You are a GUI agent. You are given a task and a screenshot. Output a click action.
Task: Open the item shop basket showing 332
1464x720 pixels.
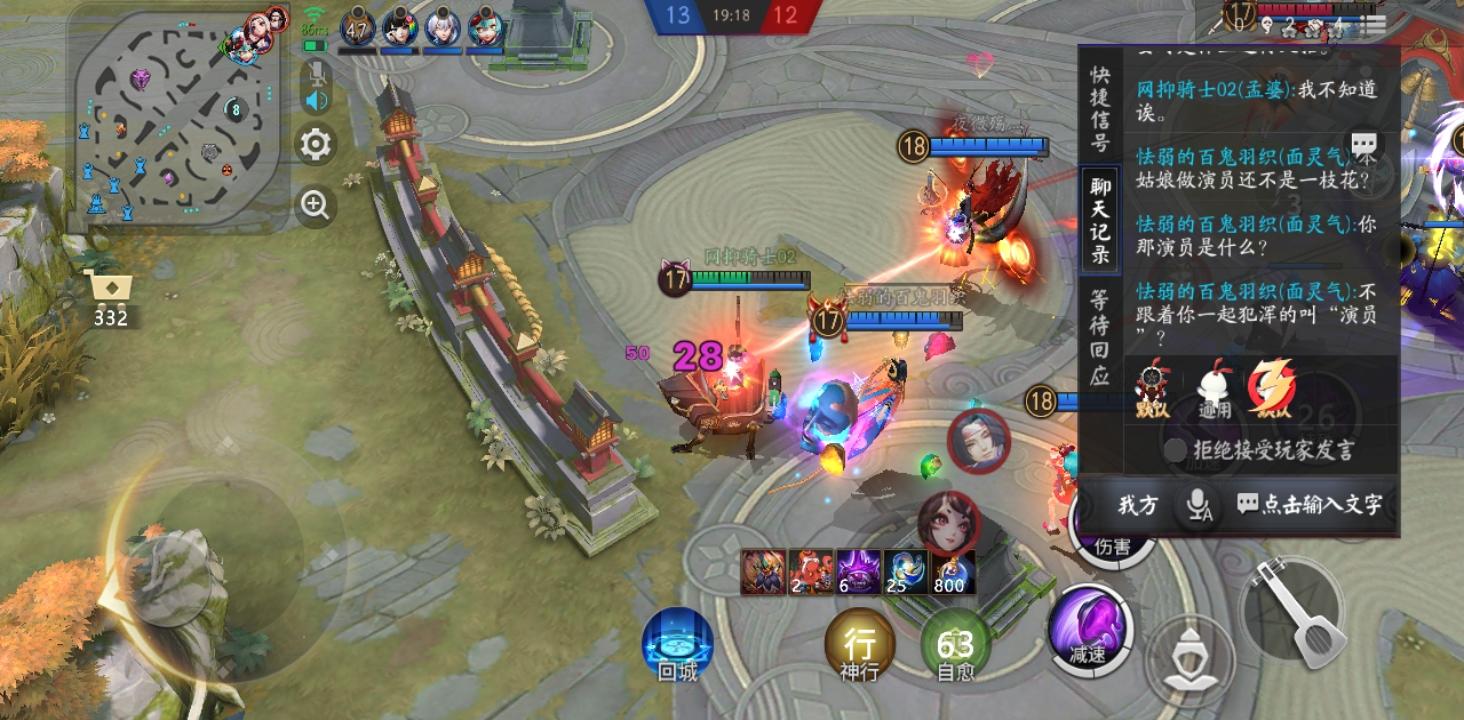click(x=110, y=290)
